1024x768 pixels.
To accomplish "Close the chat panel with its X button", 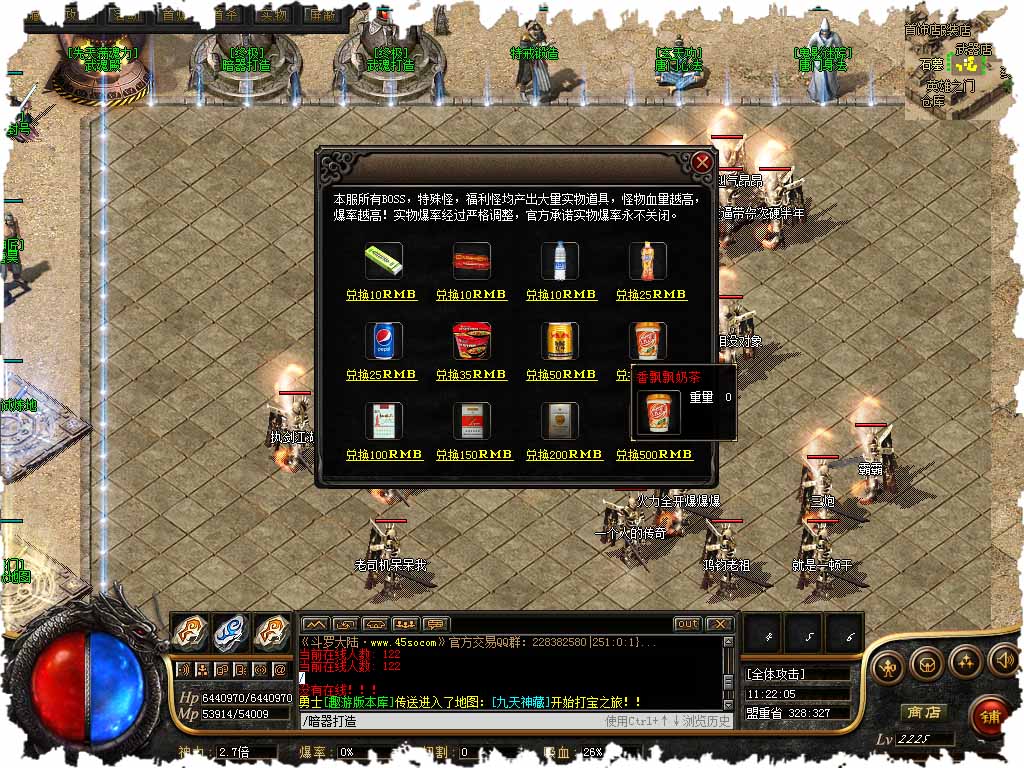I will (x=719, y=624).
